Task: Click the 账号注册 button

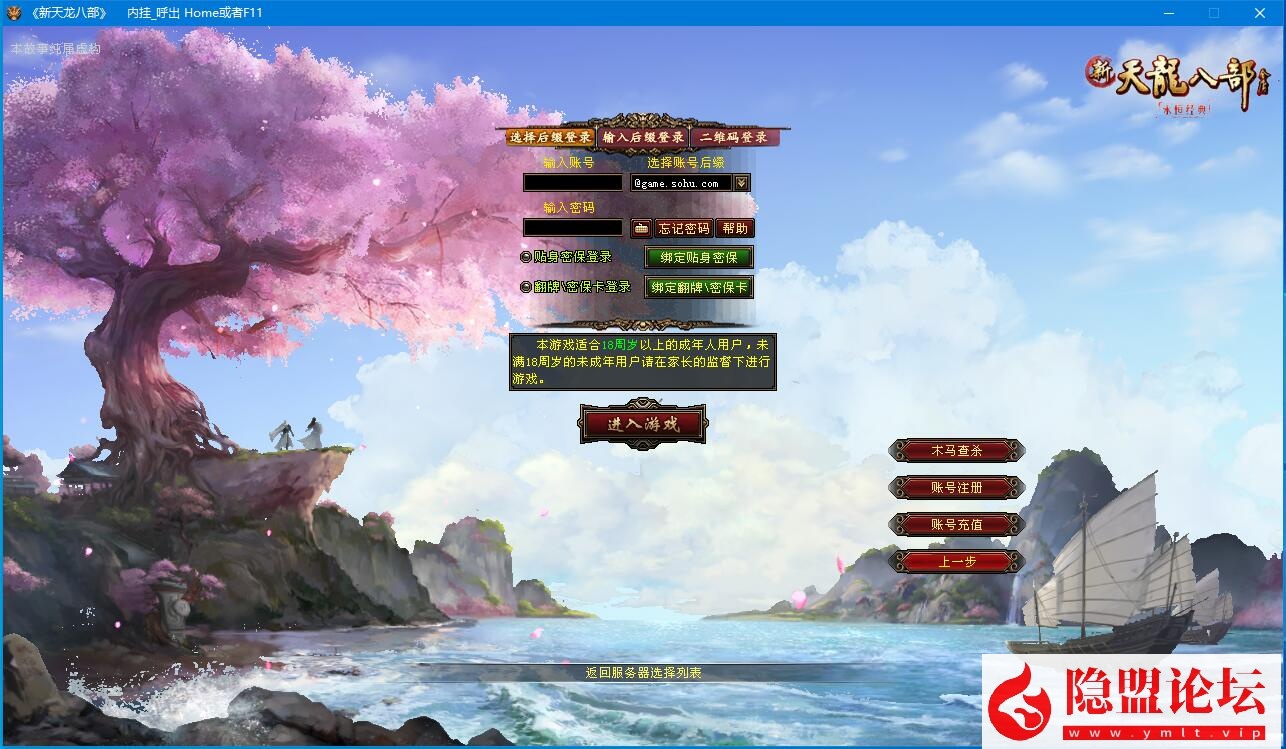Action: point(958,487)
